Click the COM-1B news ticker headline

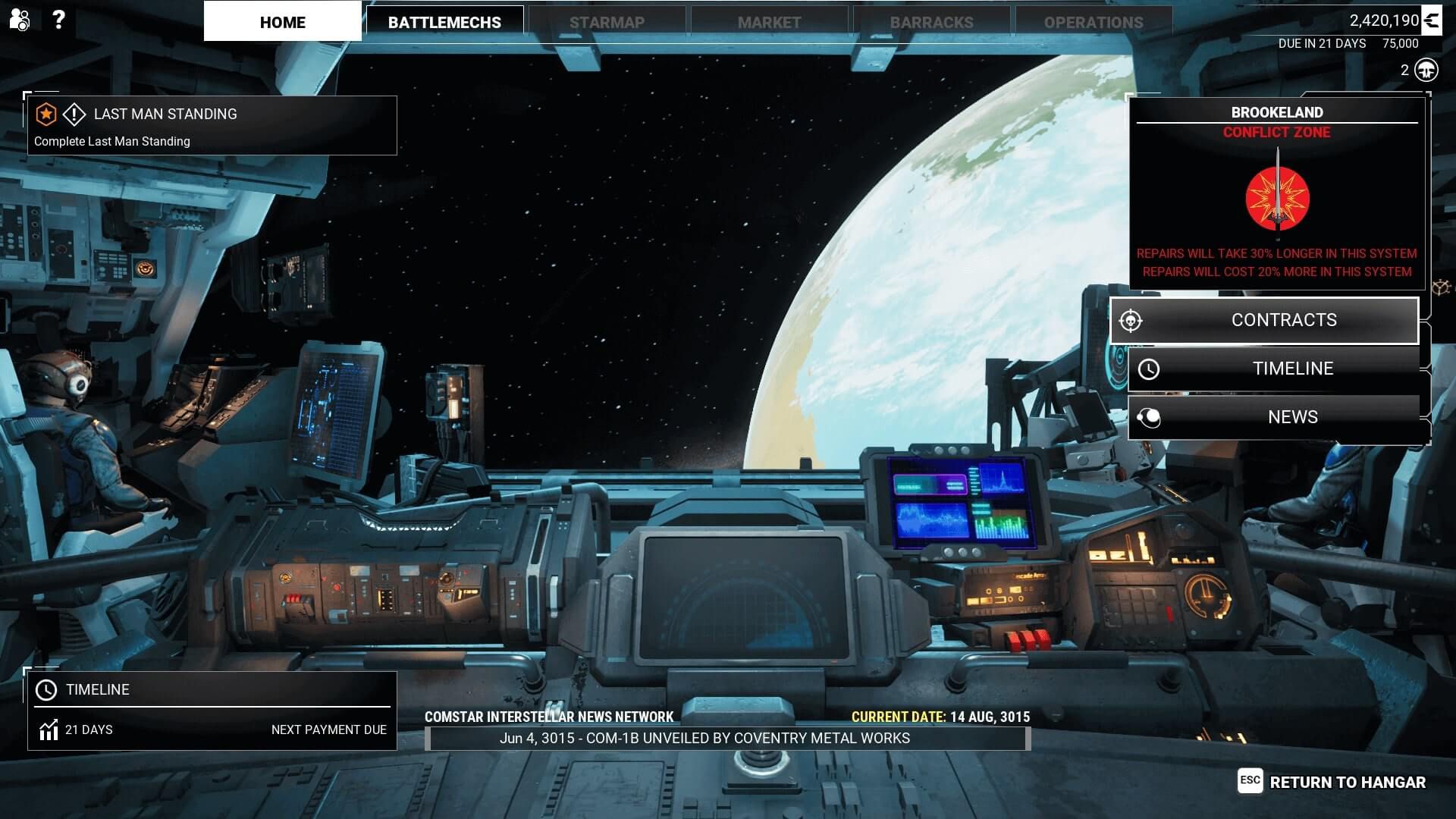pyautogui.click(x=705, y=736)
